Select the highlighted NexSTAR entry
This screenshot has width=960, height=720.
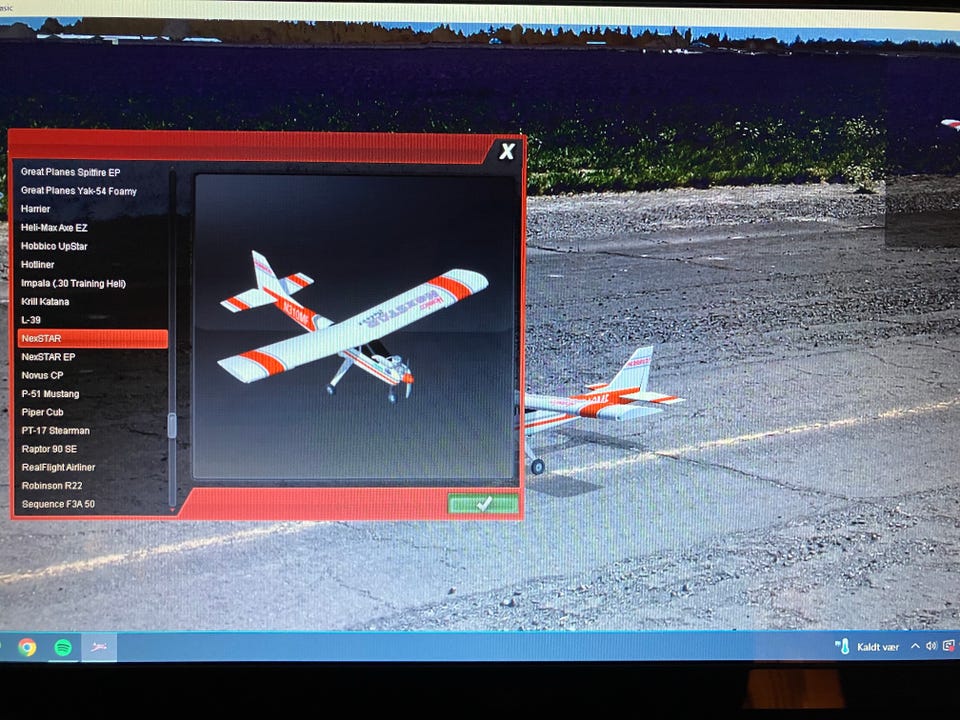tap(92, 339)
